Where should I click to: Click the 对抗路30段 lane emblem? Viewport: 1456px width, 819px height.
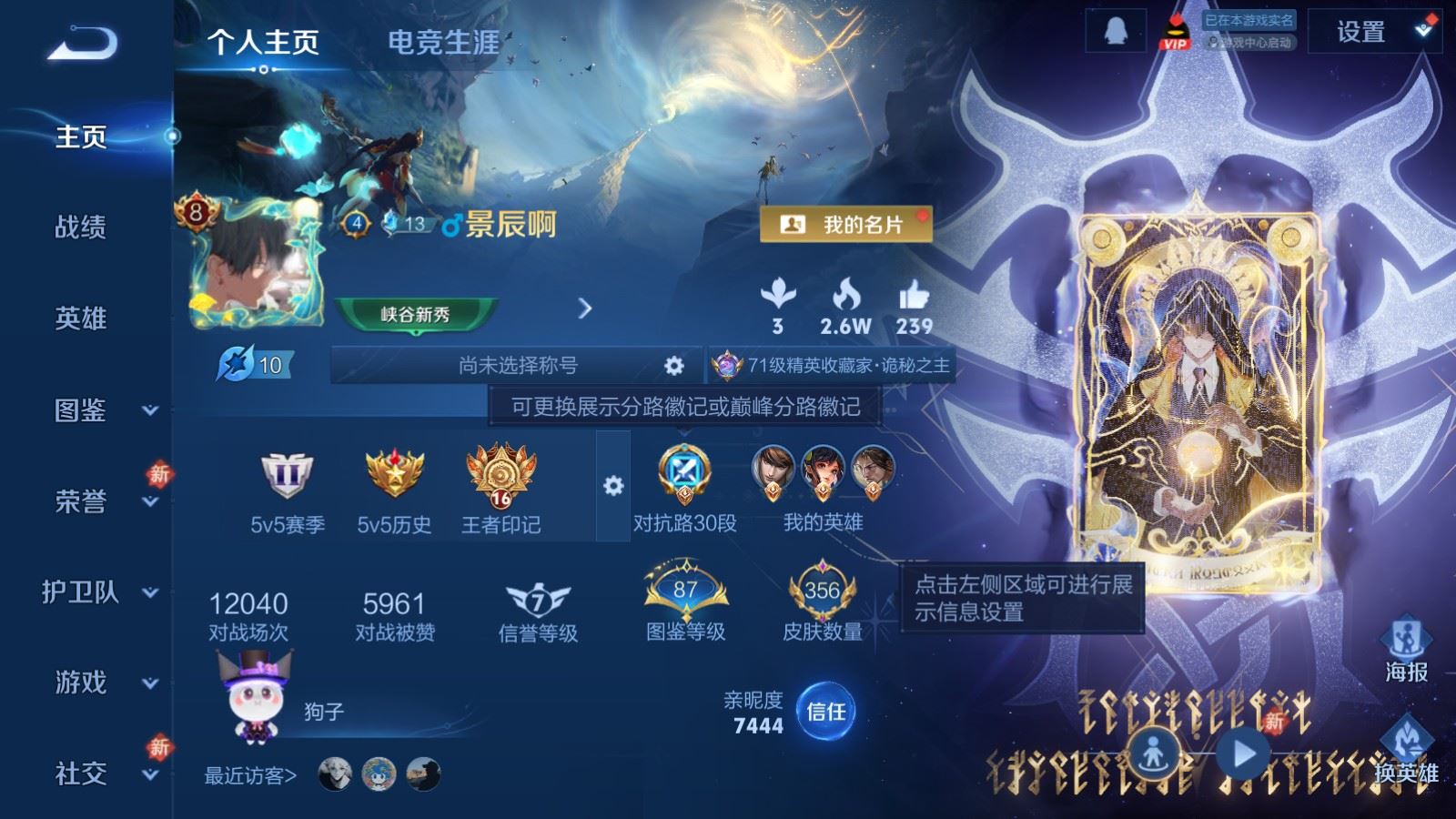click(x=682, y=478)
